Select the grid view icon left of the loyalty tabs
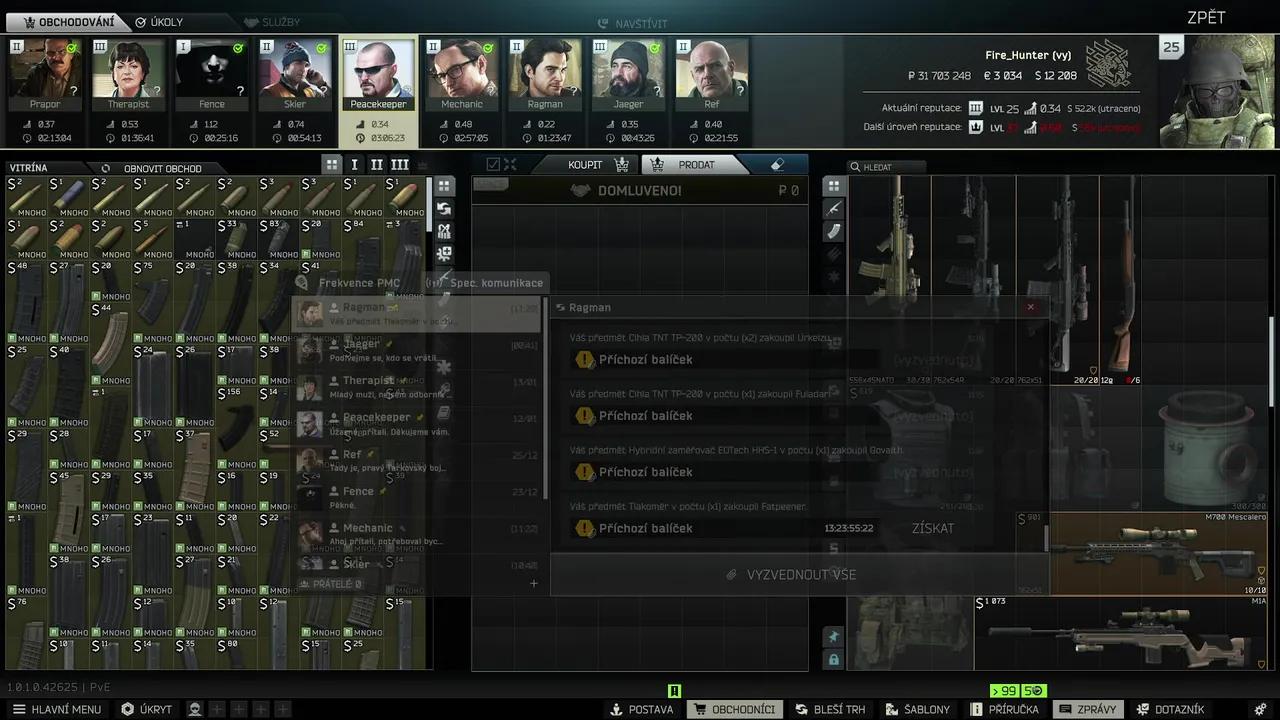The height and width of the screenshot is (720, 1280). pos(331,164)
